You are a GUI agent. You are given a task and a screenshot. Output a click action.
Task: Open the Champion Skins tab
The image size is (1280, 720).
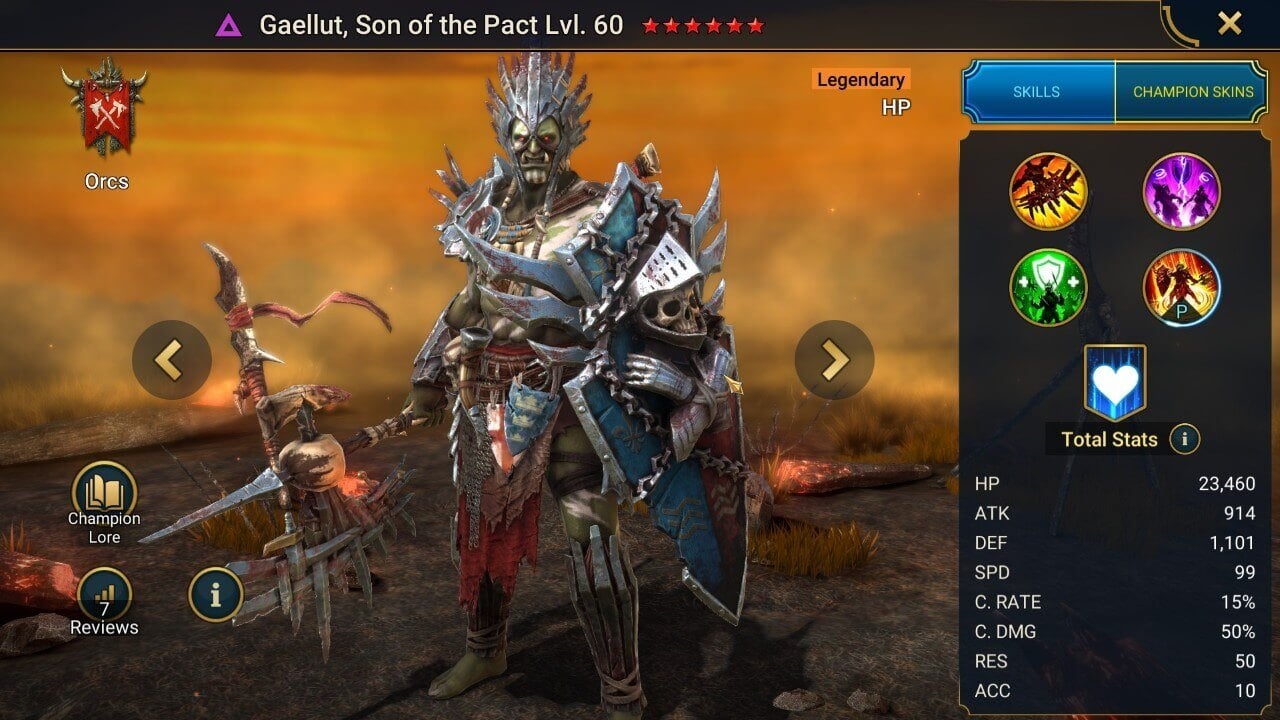tap(1192, 91)
